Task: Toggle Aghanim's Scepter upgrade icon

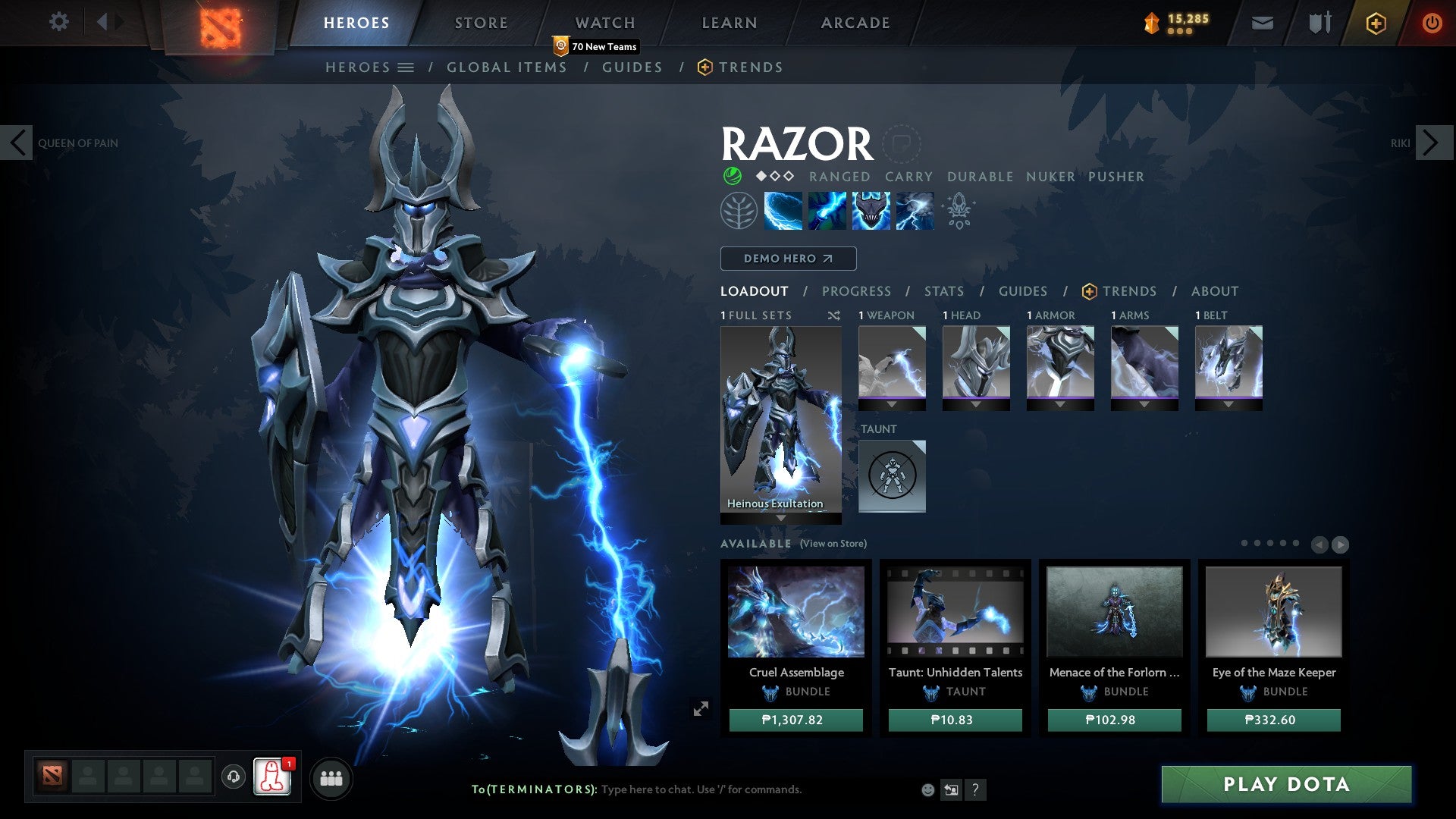Action: click(x=958, y=210)
